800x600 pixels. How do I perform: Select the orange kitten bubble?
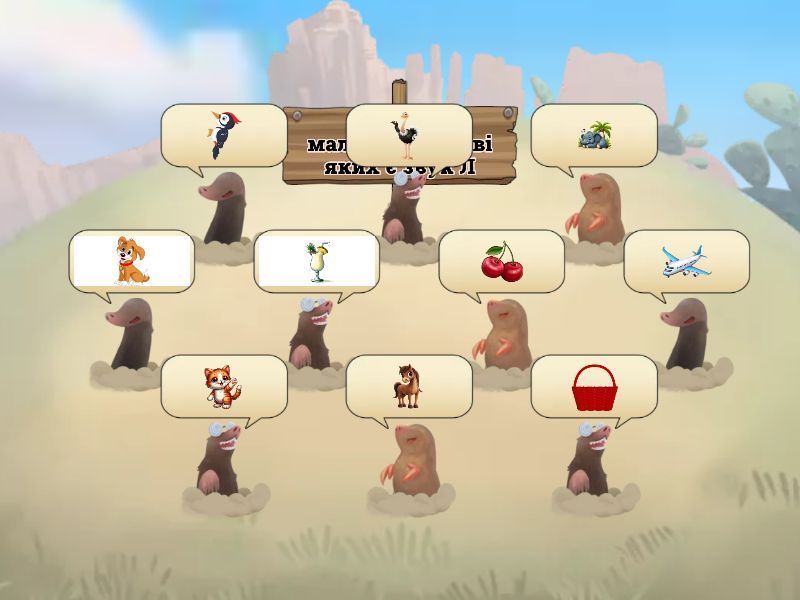coord(224,386)
